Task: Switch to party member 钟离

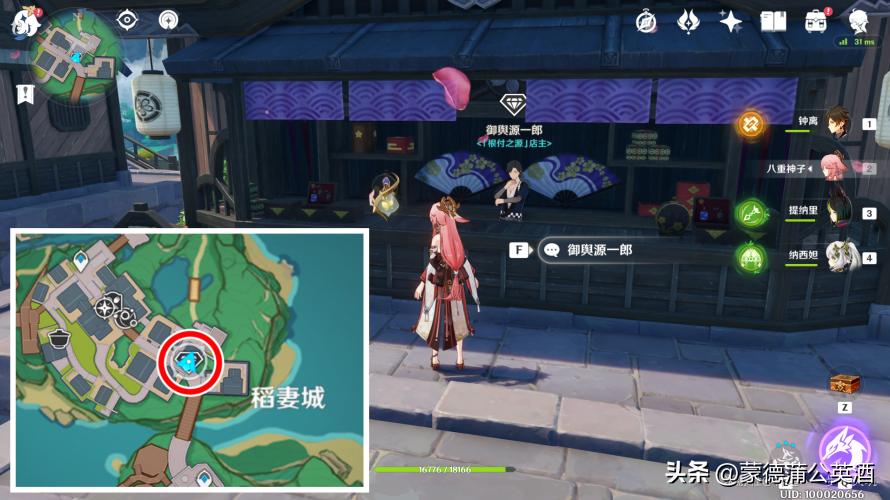Action: (x=838, y=123)
